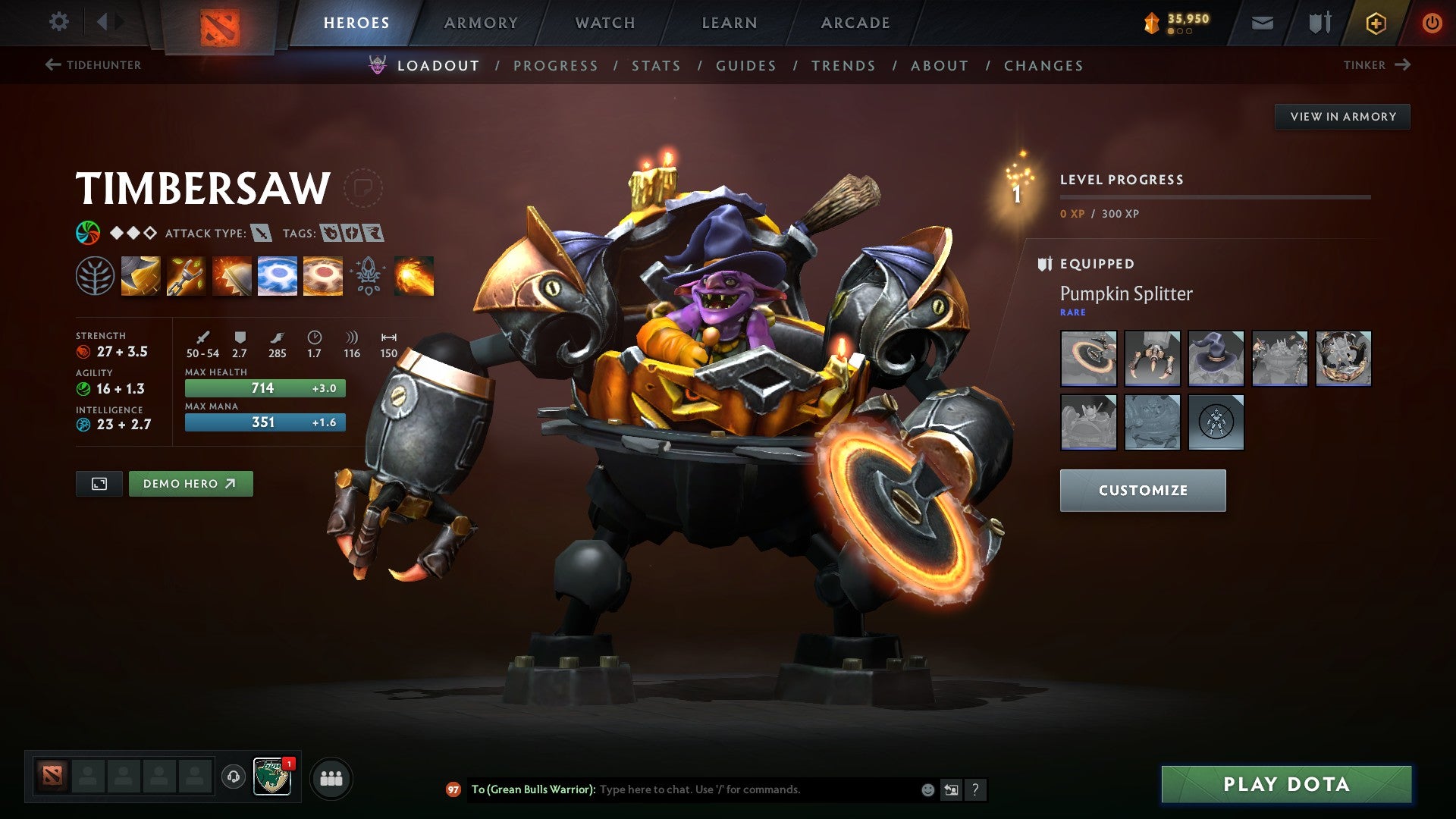
Task: Toggle the hero portrait expand view button
Action: tap(99, 483)
